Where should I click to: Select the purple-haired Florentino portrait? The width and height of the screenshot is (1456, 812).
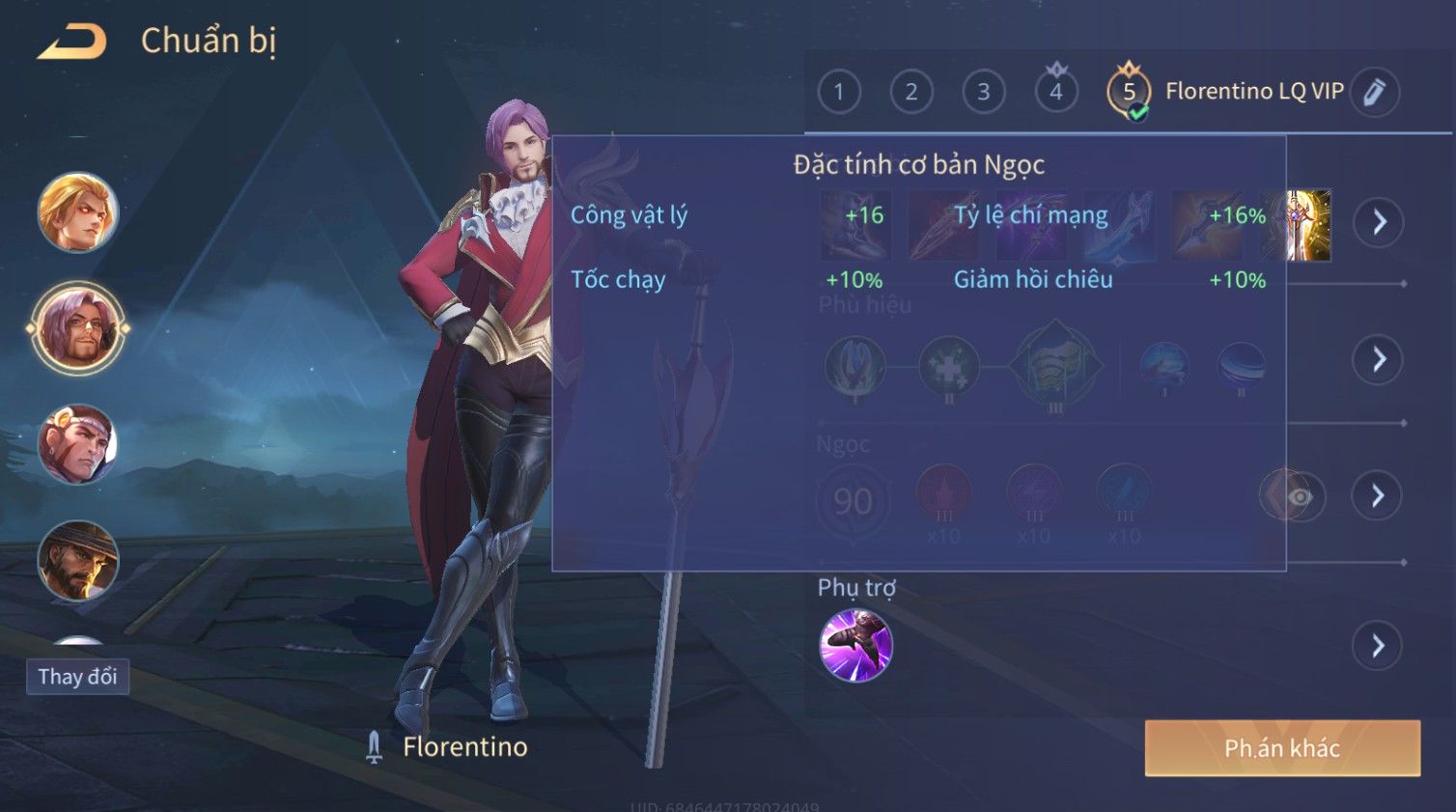(x=77, y=328)
